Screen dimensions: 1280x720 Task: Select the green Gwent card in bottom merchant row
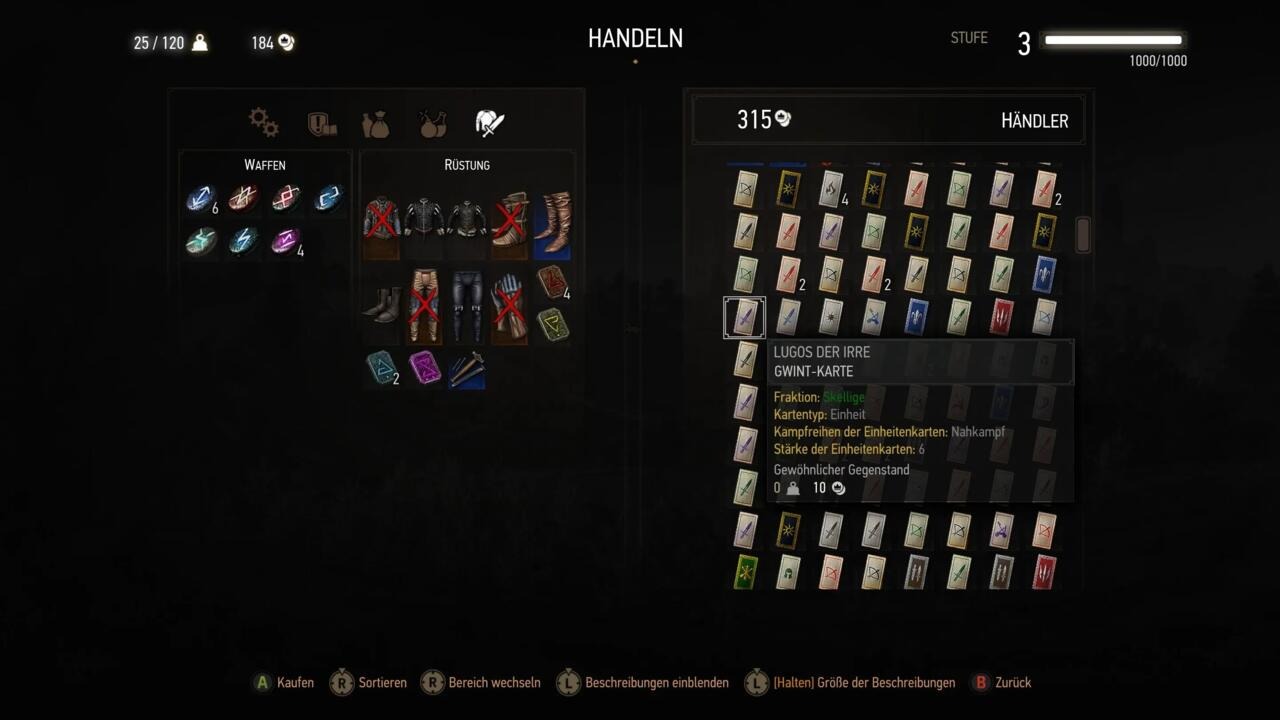(x=744, y=571)
